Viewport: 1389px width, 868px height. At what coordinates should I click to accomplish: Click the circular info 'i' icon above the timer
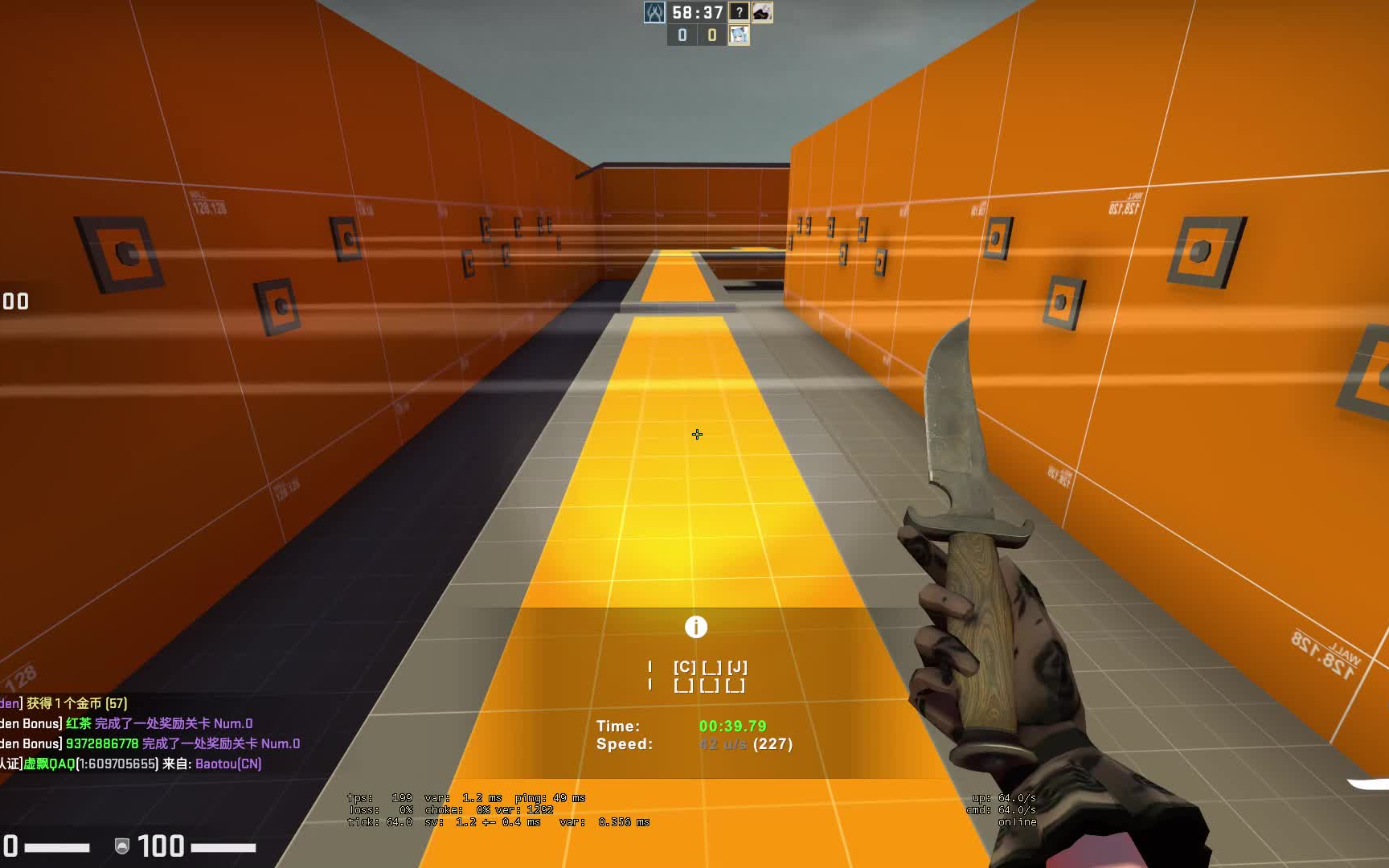pyautogui.click(x=696, y=627)
